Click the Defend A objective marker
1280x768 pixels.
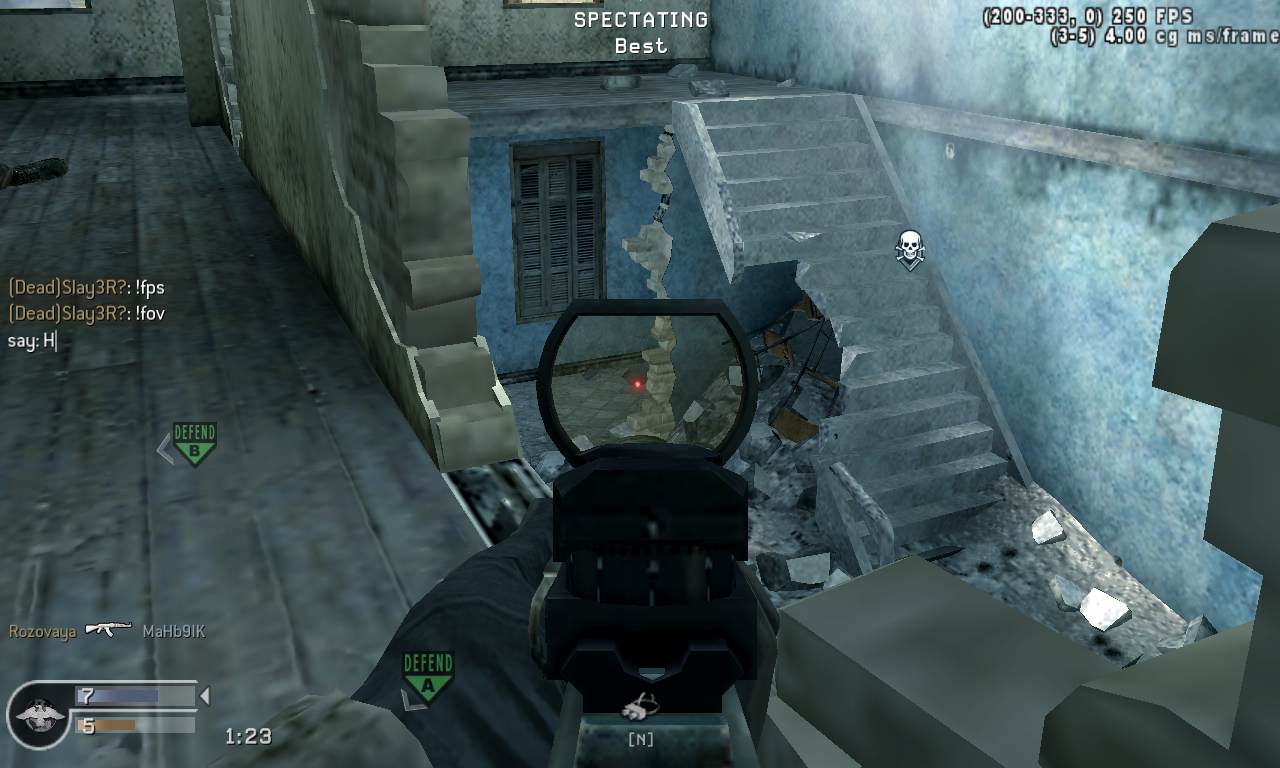click(428, 675)
